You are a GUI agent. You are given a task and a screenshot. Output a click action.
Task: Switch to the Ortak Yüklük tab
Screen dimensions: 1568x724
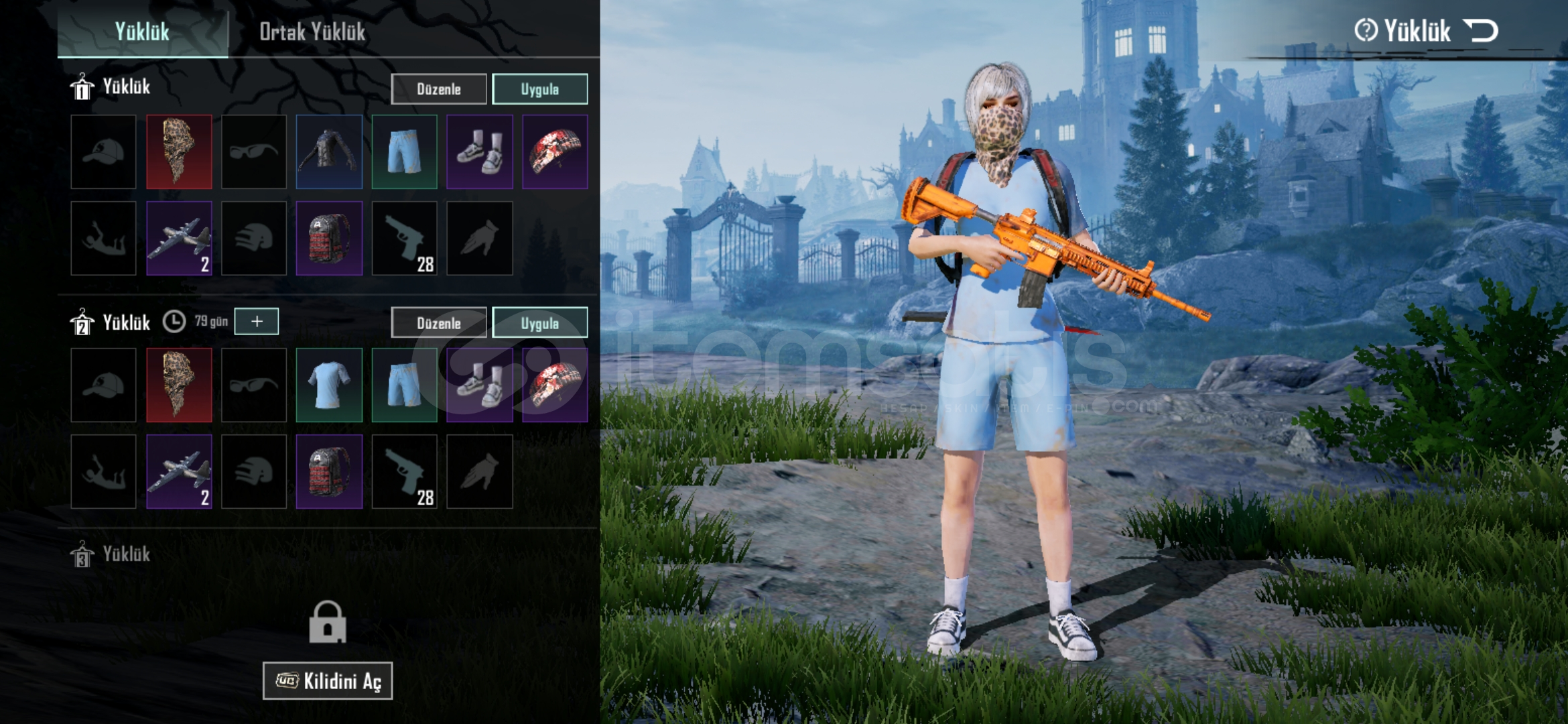(312, 32)
